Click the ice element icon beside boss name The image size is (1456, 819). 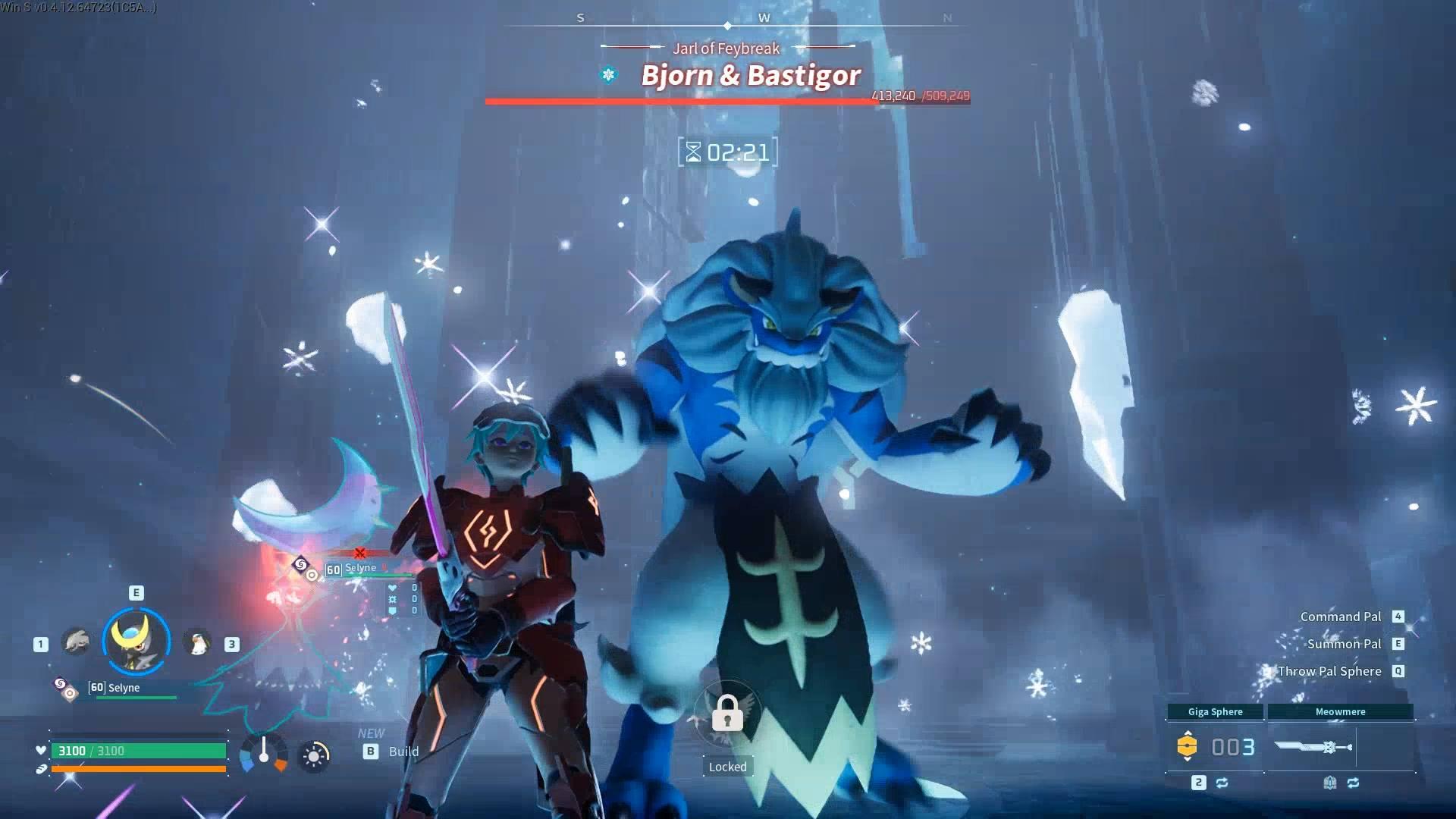608,74
